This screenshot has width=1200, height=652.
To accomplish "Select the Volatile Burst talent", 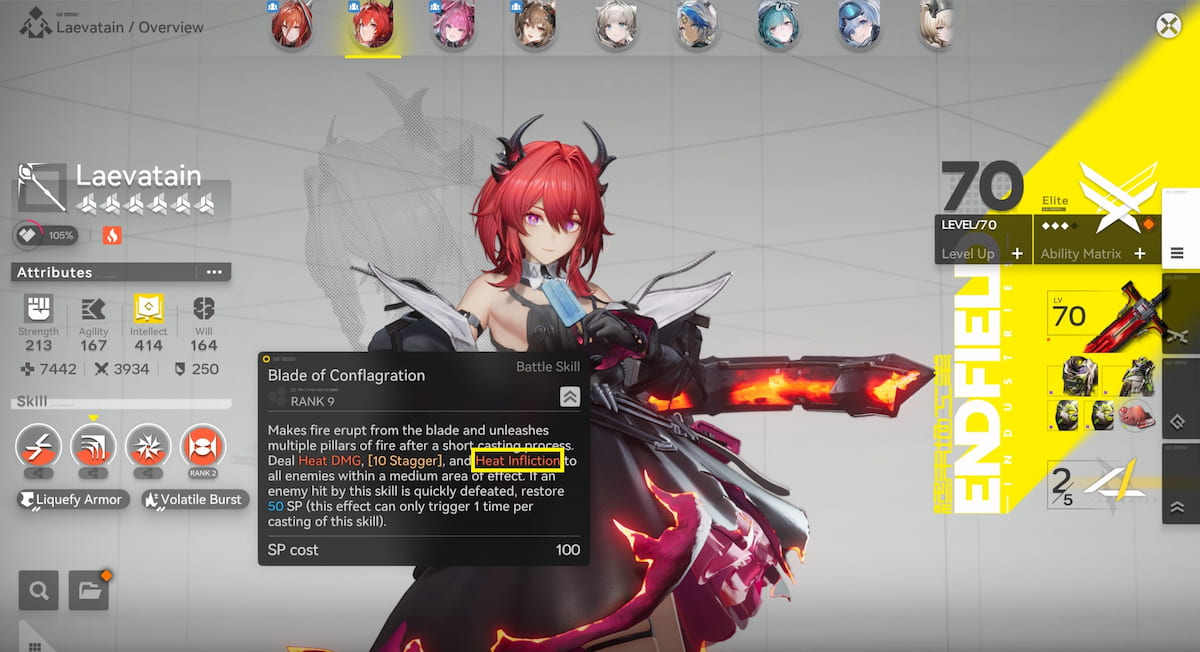I will (194, 499).
